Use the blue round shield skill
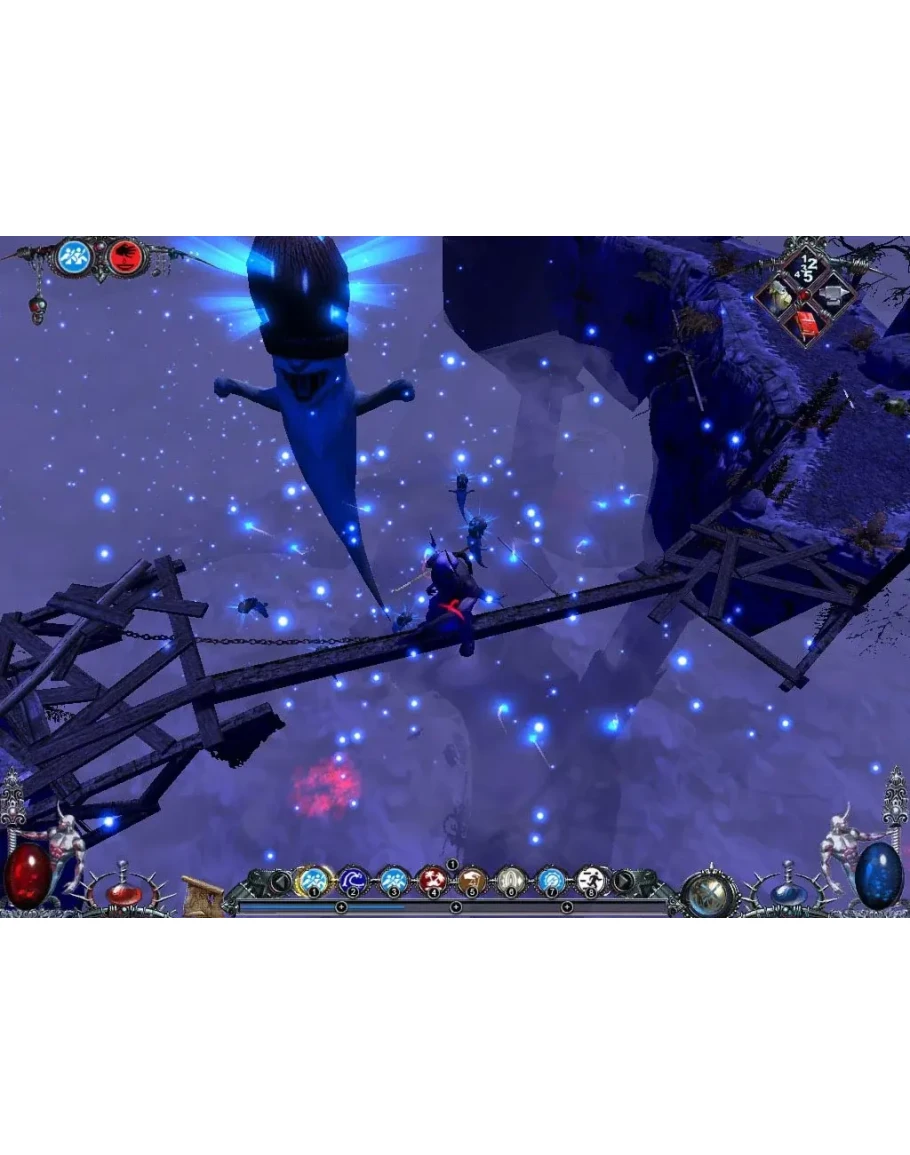 [551, 880]
